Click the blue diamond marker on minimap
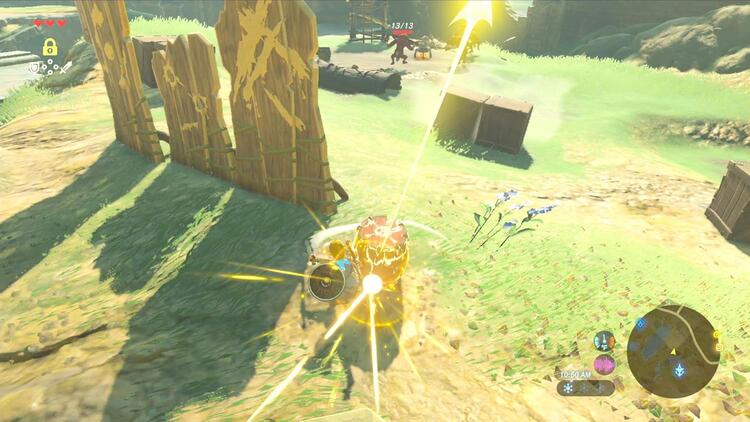The width and height of the screenshot is (750, 422). pyautogui.click(x=641, y=324)
